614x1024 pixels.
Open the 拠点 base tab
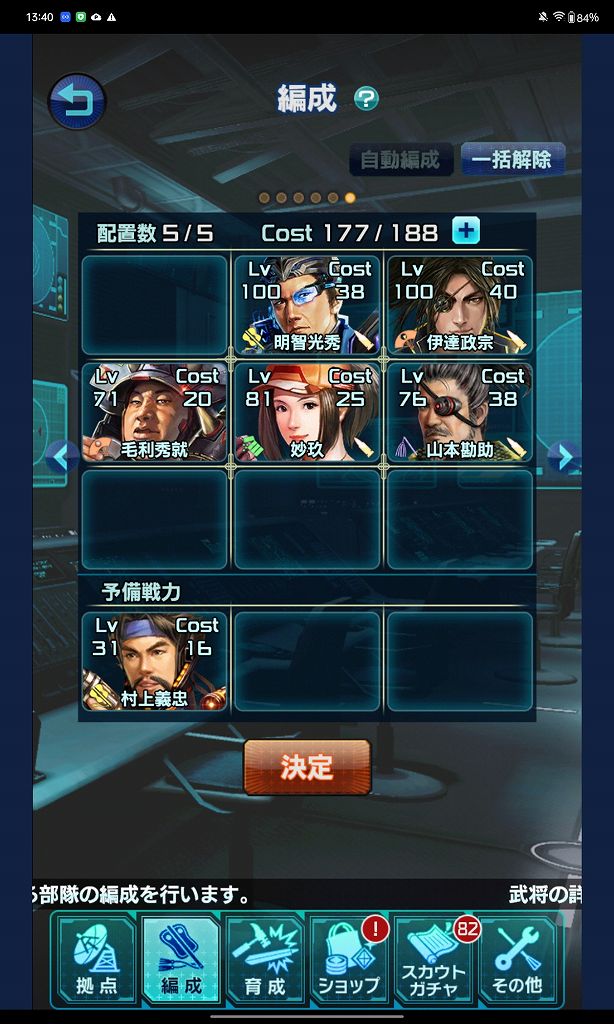[96, 962]
